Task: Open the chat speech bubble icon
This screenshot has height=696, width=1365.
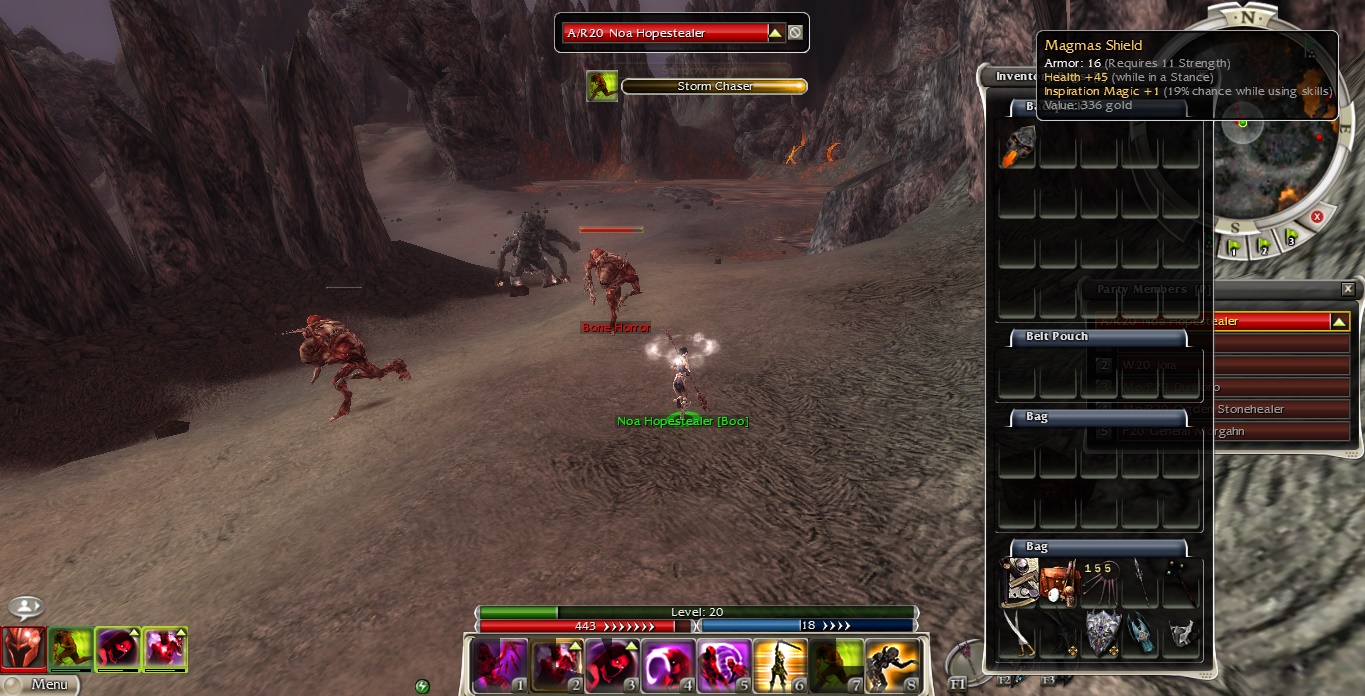Action: pos(26,608)
